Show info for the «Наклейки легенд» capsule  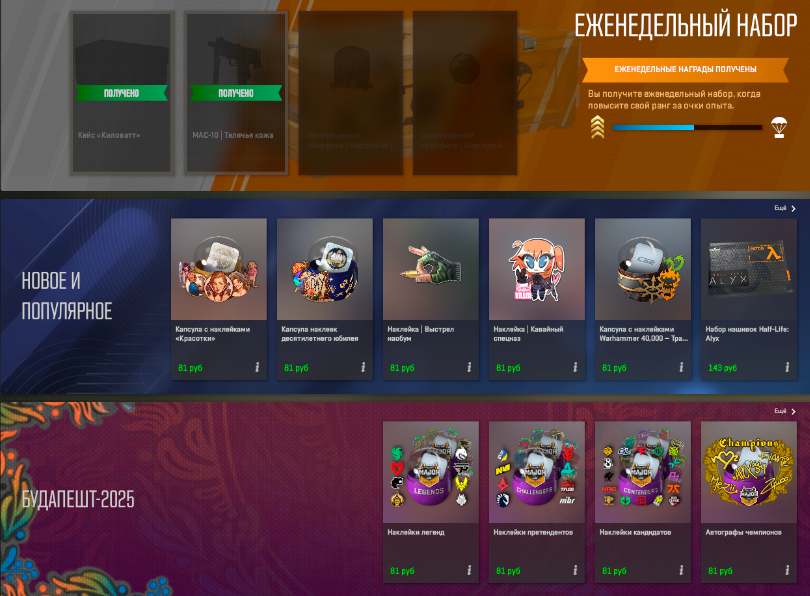click(x=468, y=571)
